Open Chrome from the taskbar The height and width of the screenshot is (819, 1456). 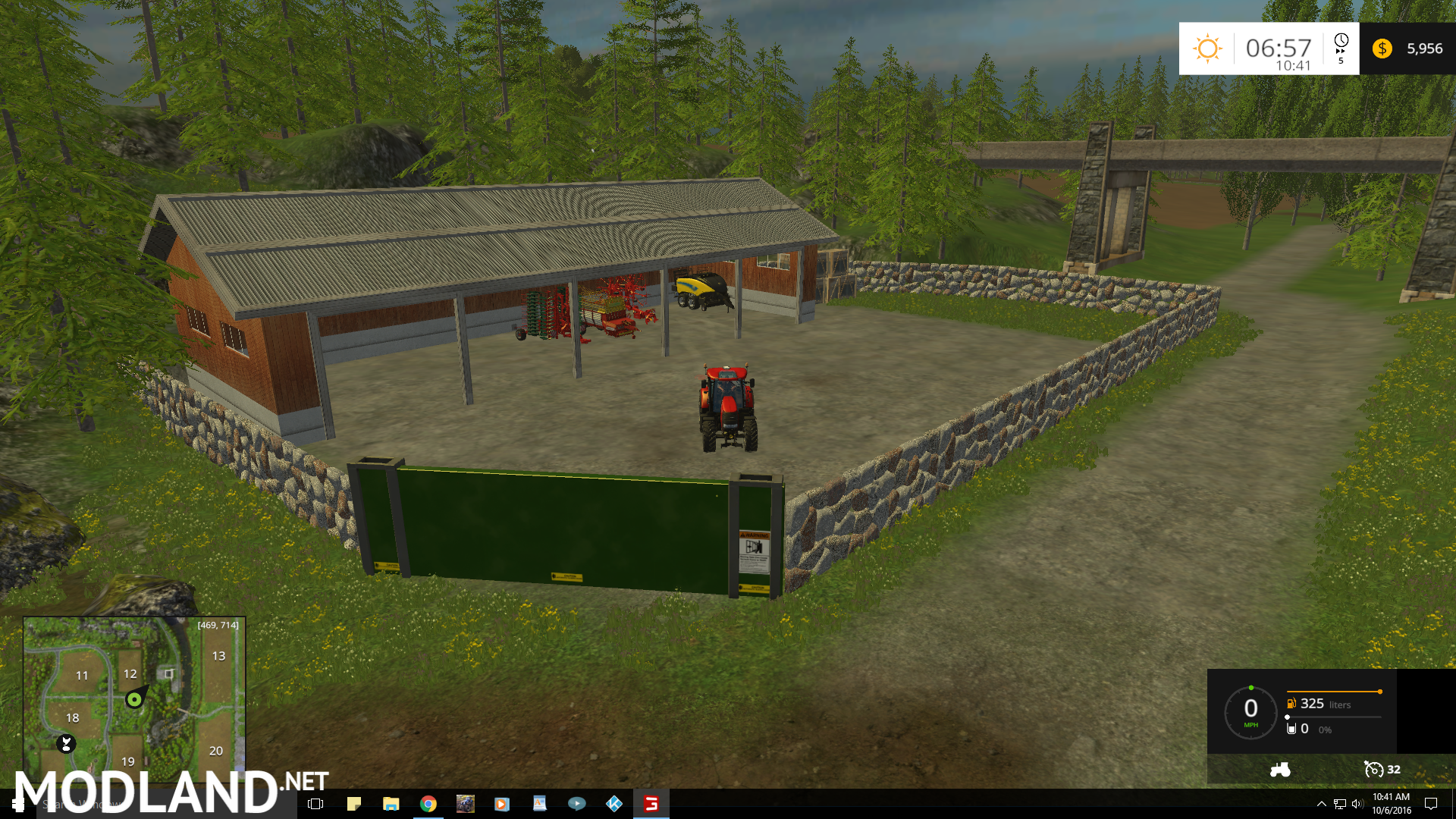(x=428, y=804)
